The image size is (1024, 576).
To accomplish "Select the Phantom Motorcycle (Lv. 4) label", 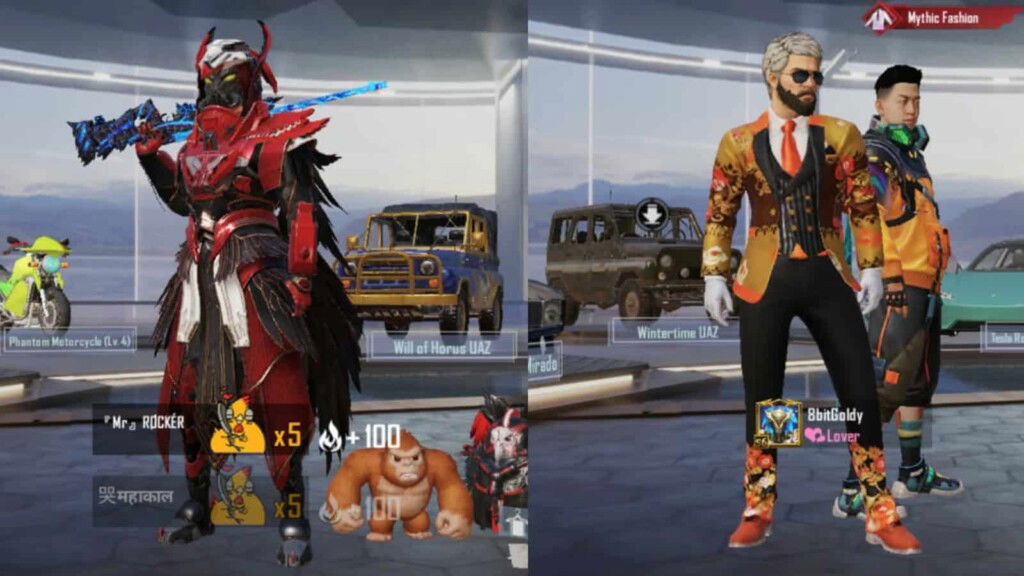I will point(70,339).
